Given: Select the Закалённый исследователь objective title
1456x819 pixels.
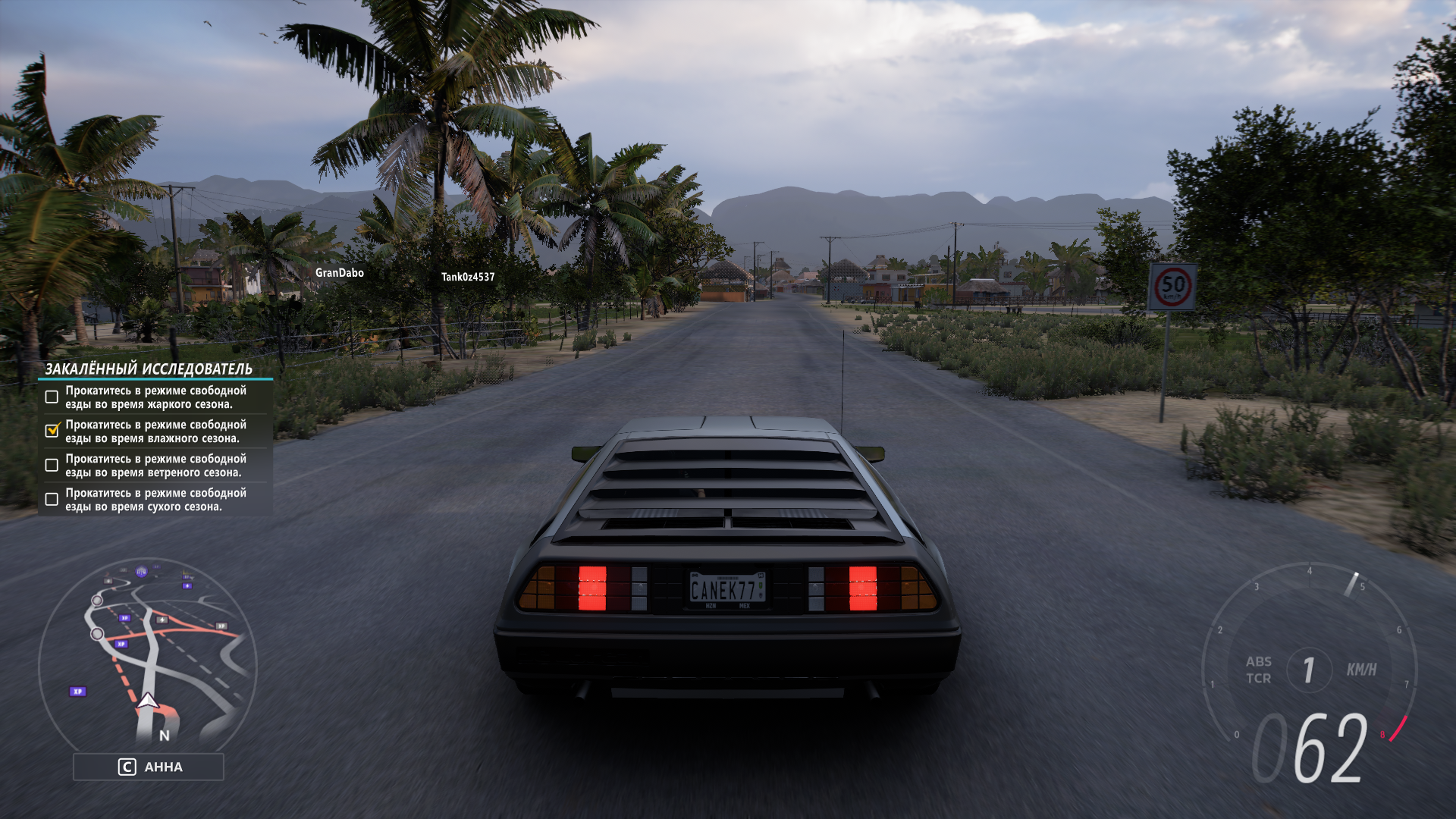Looking at the screenshot, I should (149, 369).
